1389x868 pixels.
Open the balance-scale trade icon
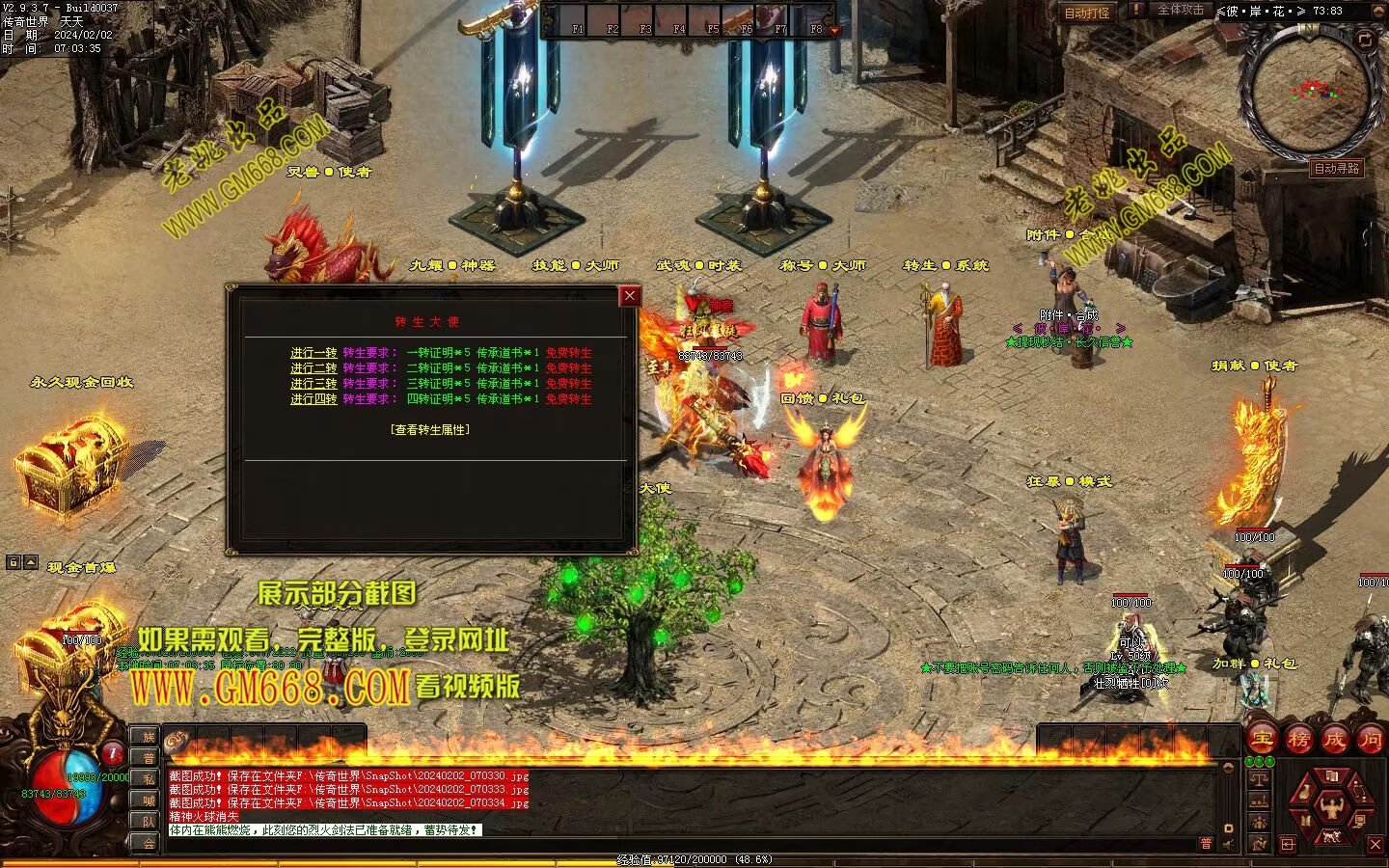1259,779
